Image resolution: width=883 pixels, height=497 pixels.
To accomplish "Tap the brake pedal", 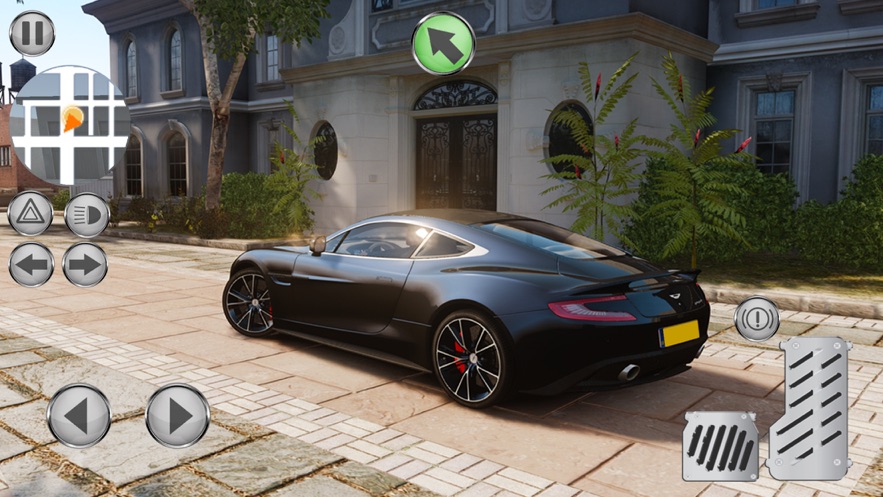I will point(720,445).
